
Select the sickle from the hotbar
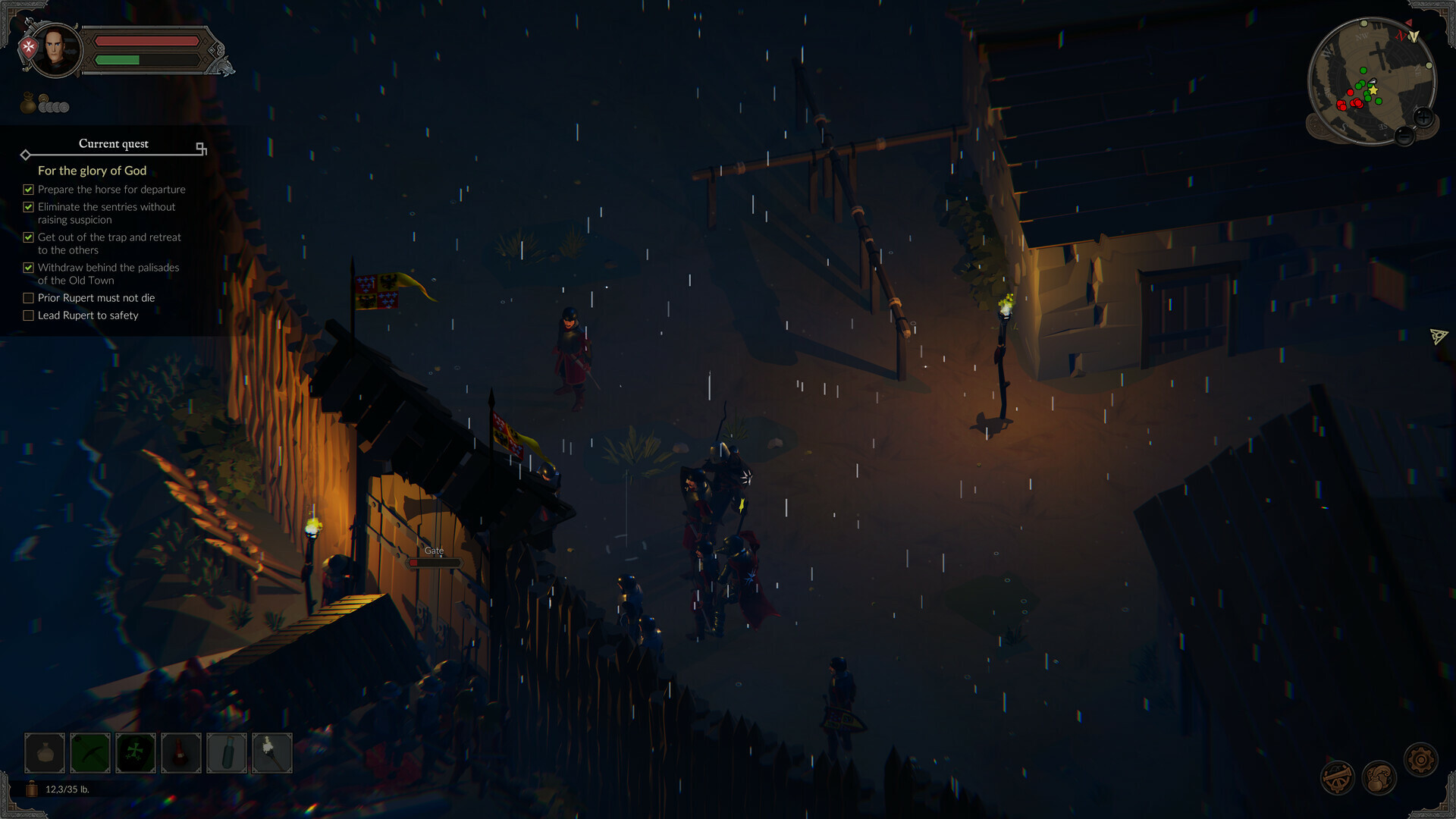coord(89,752)
